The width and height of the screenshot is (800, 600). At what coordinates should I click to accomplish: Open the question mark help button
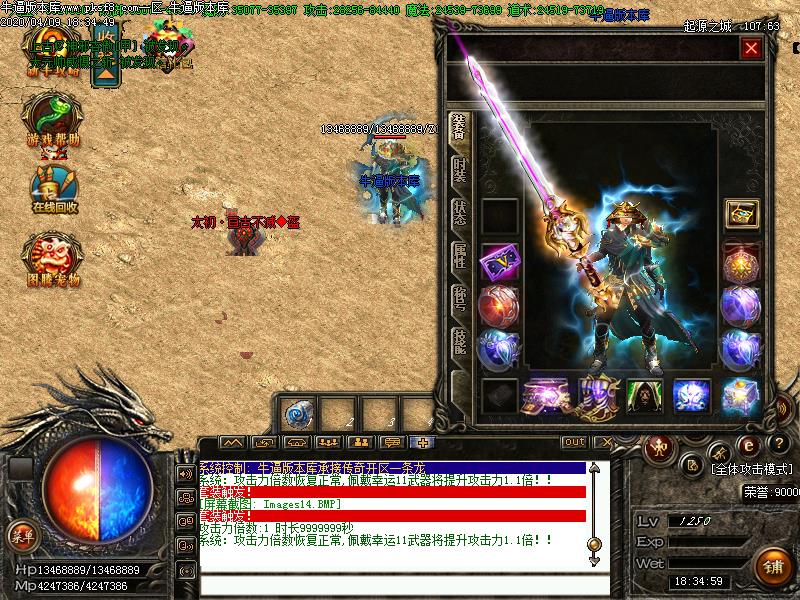coord(775,444)
